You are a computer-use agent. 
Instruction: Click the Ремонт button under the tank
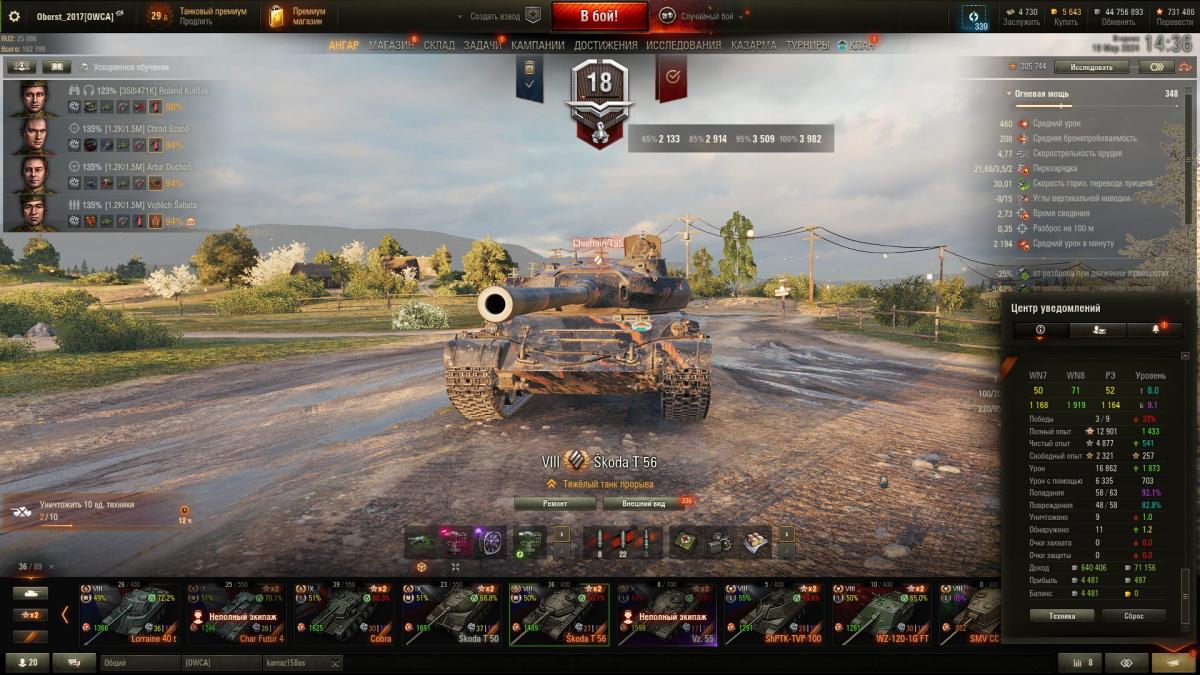[x=555, y=504]
